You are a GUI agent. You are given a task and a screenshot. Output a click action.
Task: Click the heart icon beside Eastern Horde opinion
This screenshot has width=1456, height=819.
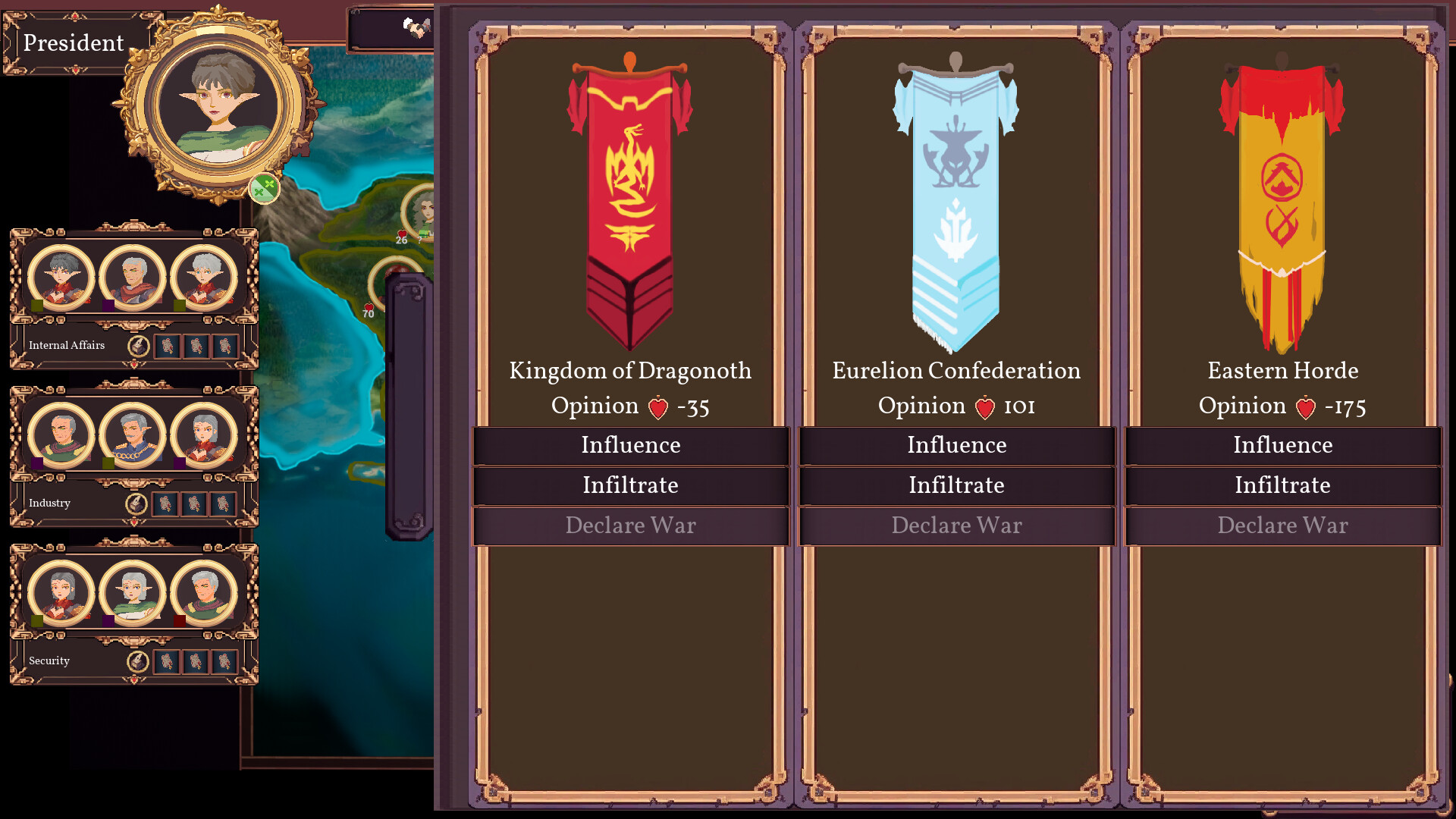pos(1307,406)
